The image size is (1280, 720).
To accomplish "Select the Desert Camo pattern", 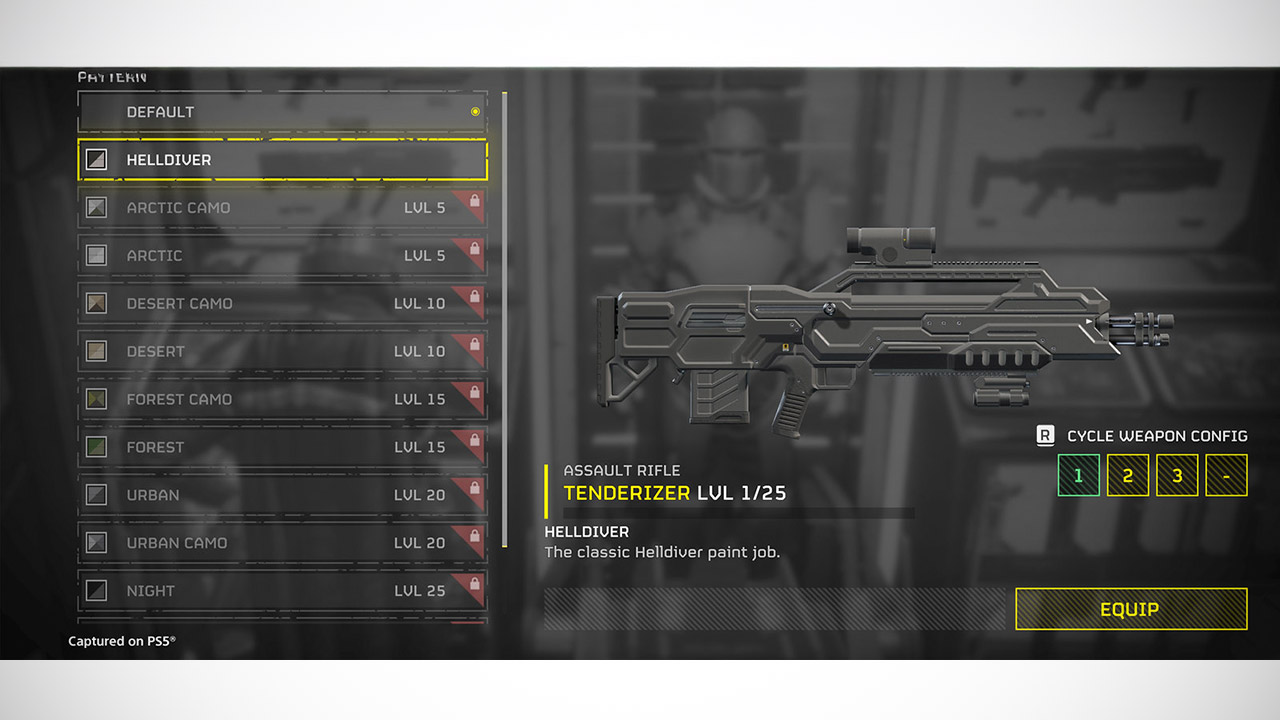I will pyautogui.click(x=282, y=304).
